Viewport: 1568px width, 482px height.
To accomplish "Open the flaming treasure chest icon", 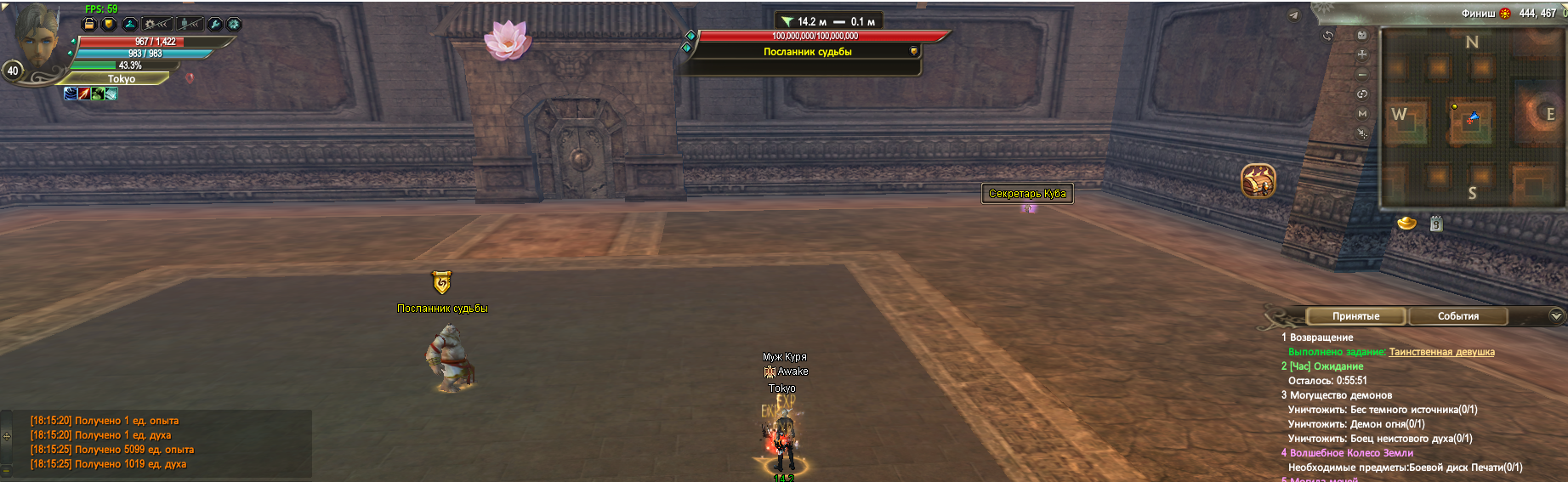I will [1258, 181].
